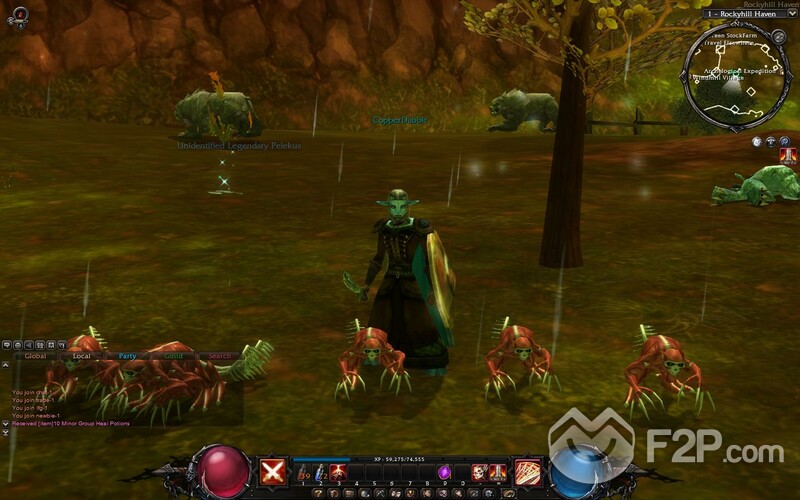Open the Search chat tab
This screenshot has width=800, height=500.
[220, 356]
